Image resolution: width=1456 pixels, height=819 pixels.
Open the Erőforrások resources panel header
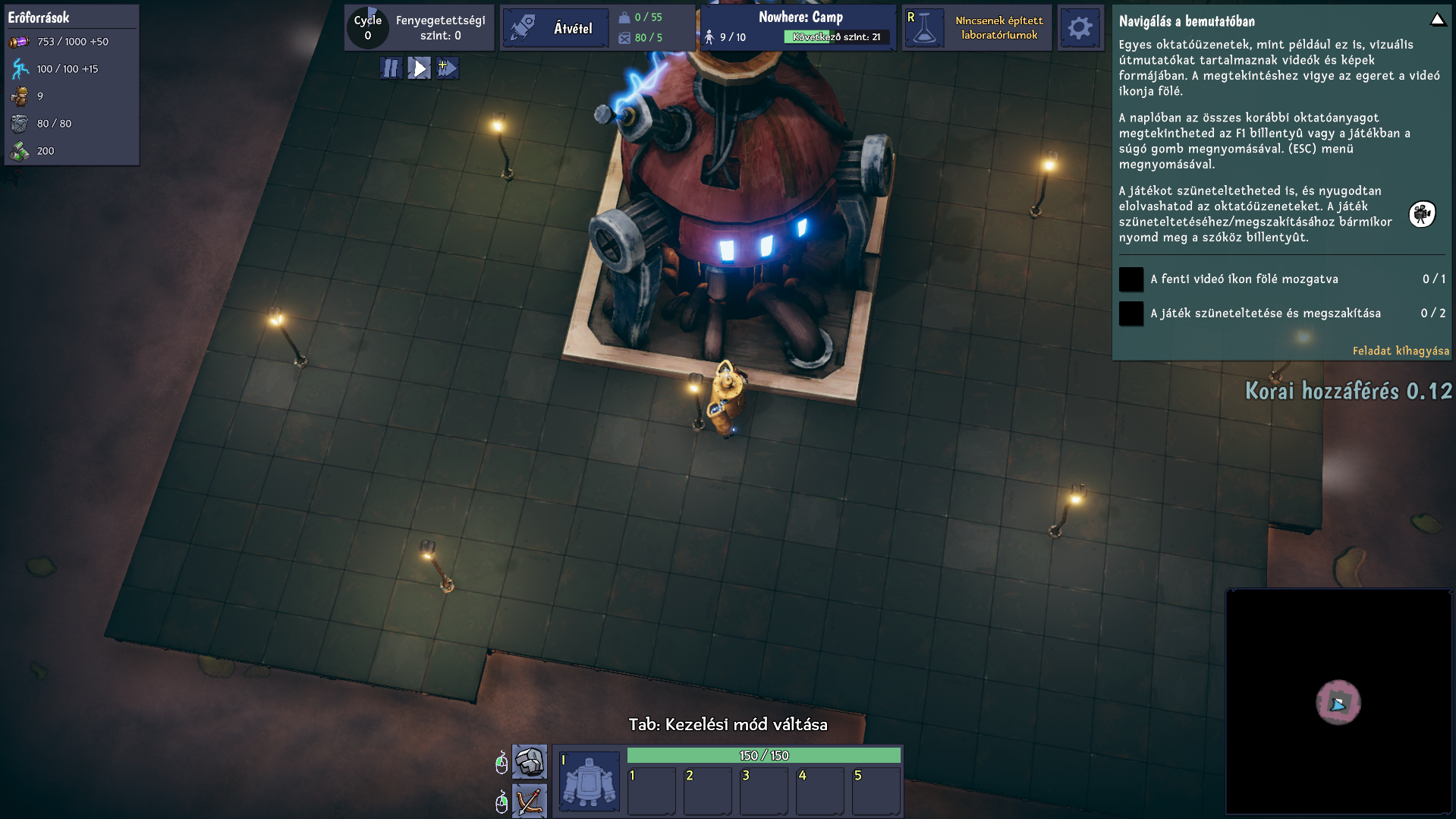click(39, 17)
